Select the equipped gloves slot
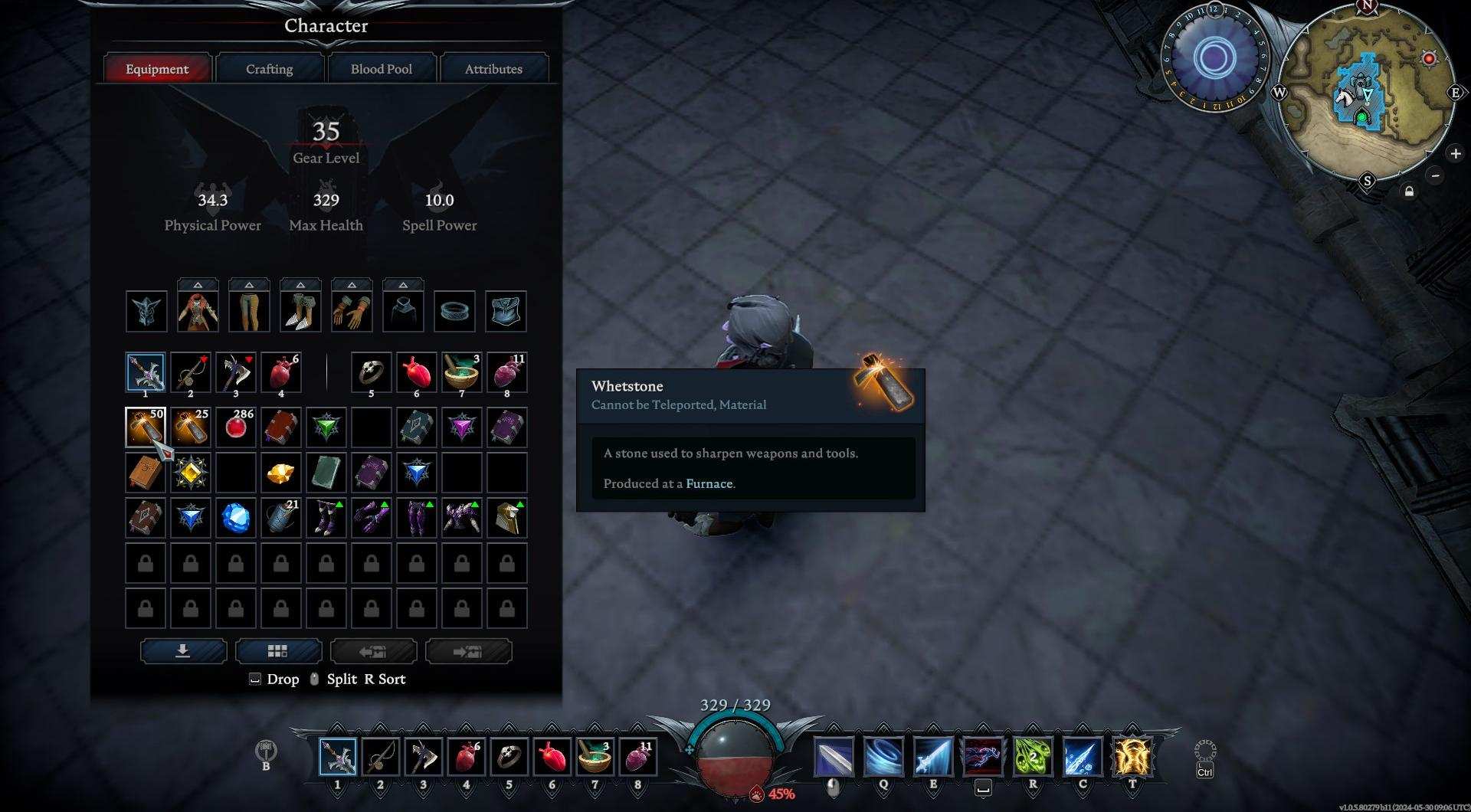Image resolution: width=1471 pixels, height=812 pixels. 352,311
